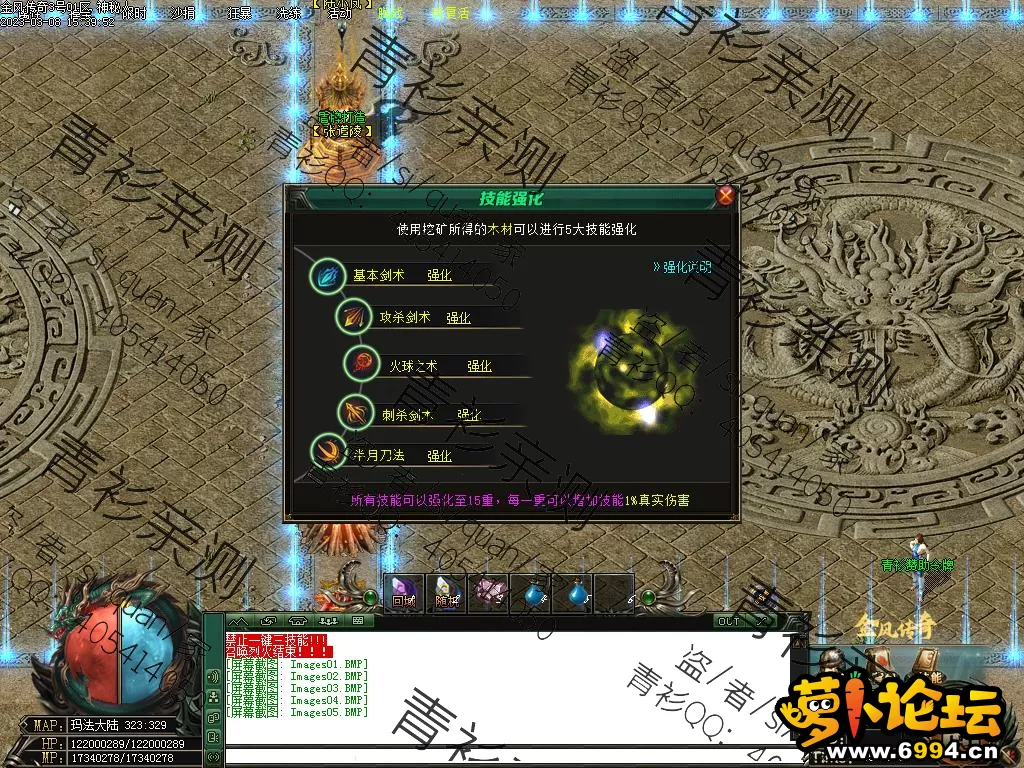Click 强化 beside 火球之术

(x=479, y=366)
